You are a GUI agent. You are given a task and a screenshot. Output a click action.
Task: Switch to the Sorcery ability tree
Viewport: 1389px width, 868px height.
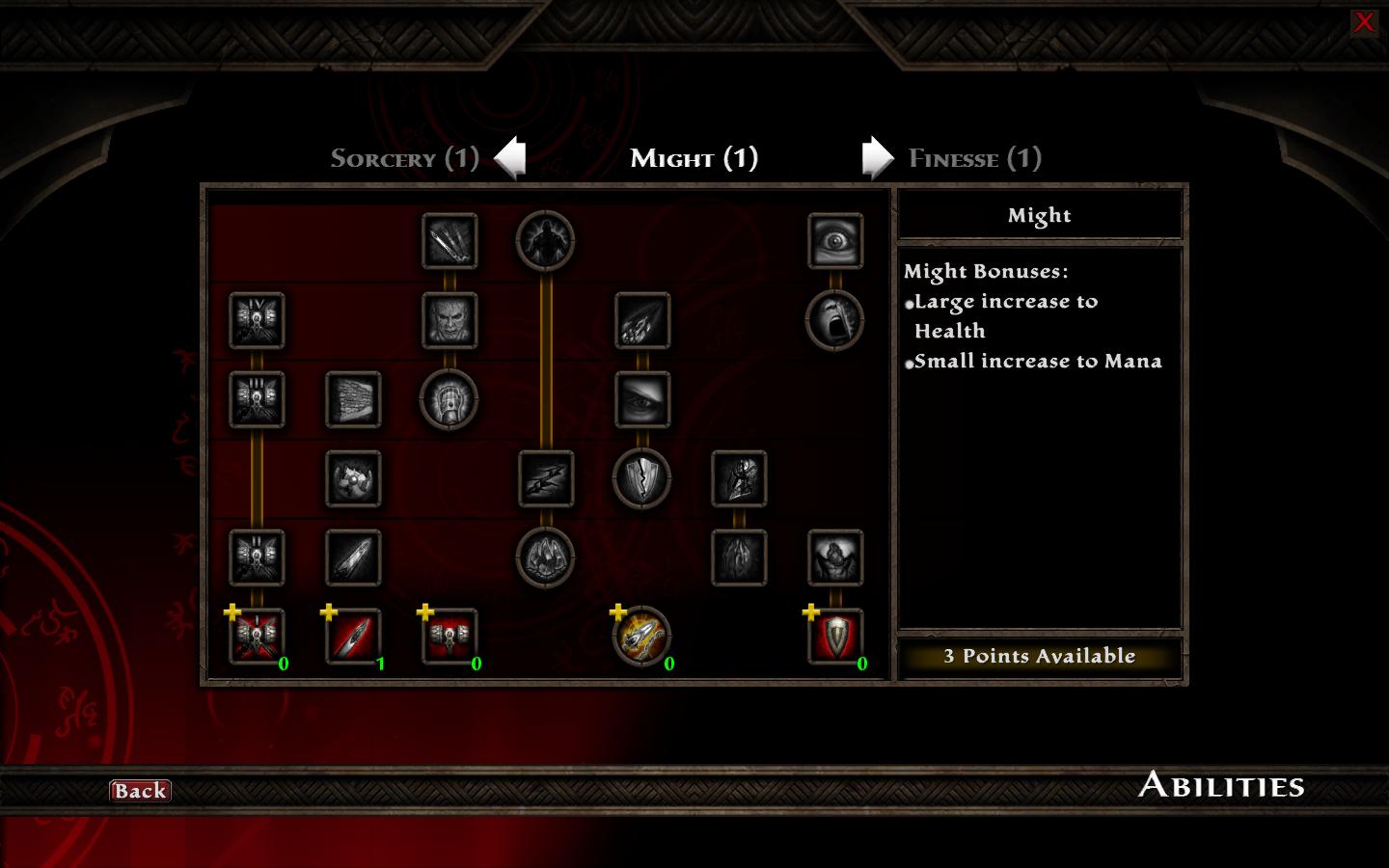pos(404,158)
